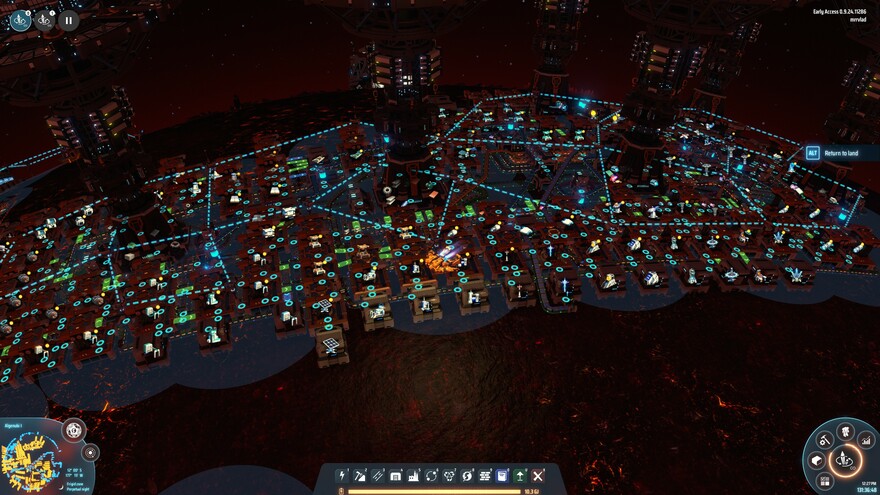This screenshot has height=495, width=880.
Task: Open the S-swirl category in the build bar
Action: 467,476
